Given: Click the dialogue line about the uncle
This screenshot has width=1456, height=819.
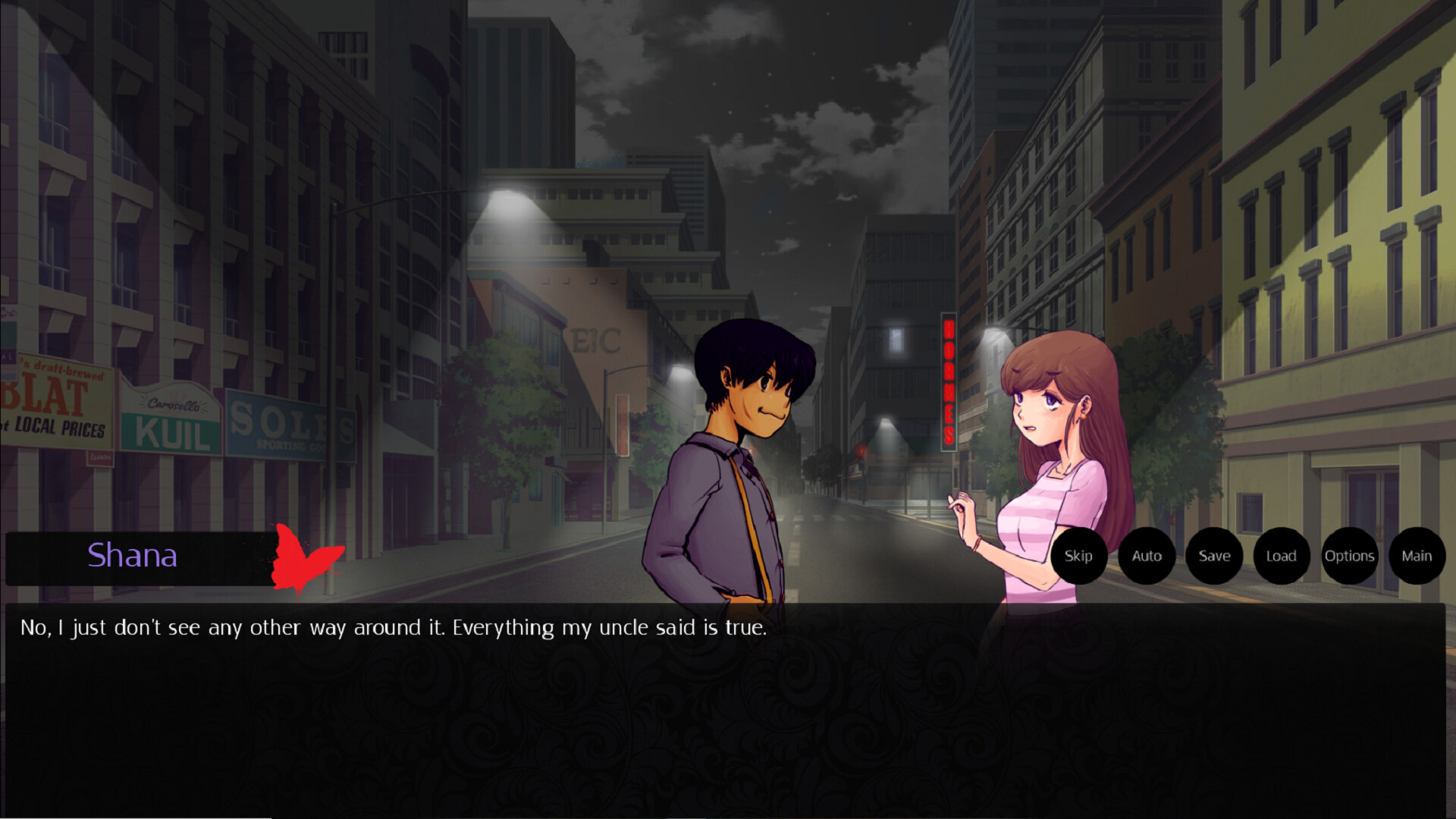Looking at the screenshot, I should (394, 627).
